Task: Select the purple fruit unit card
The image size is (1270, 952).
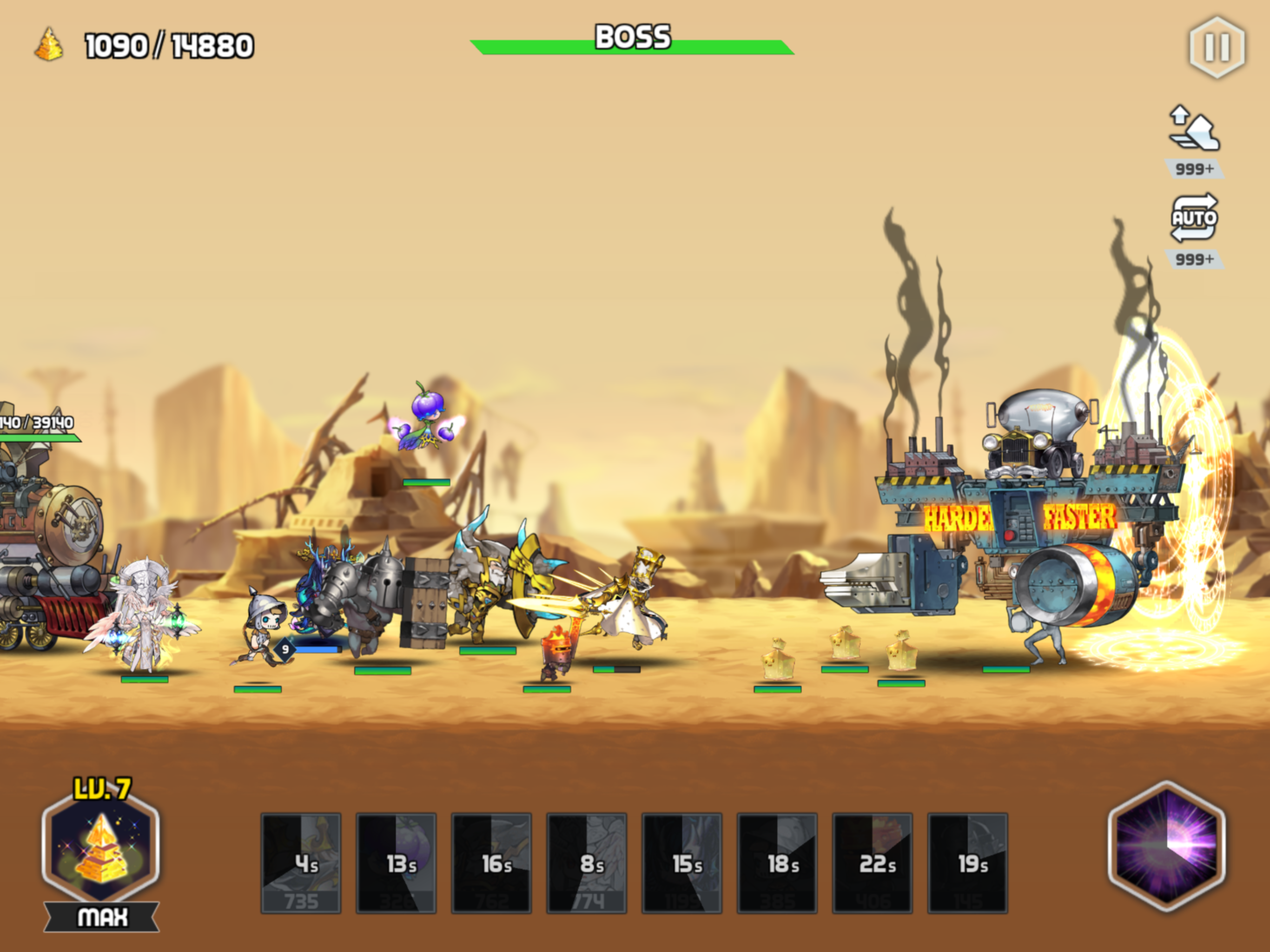Action: (396, 862)
